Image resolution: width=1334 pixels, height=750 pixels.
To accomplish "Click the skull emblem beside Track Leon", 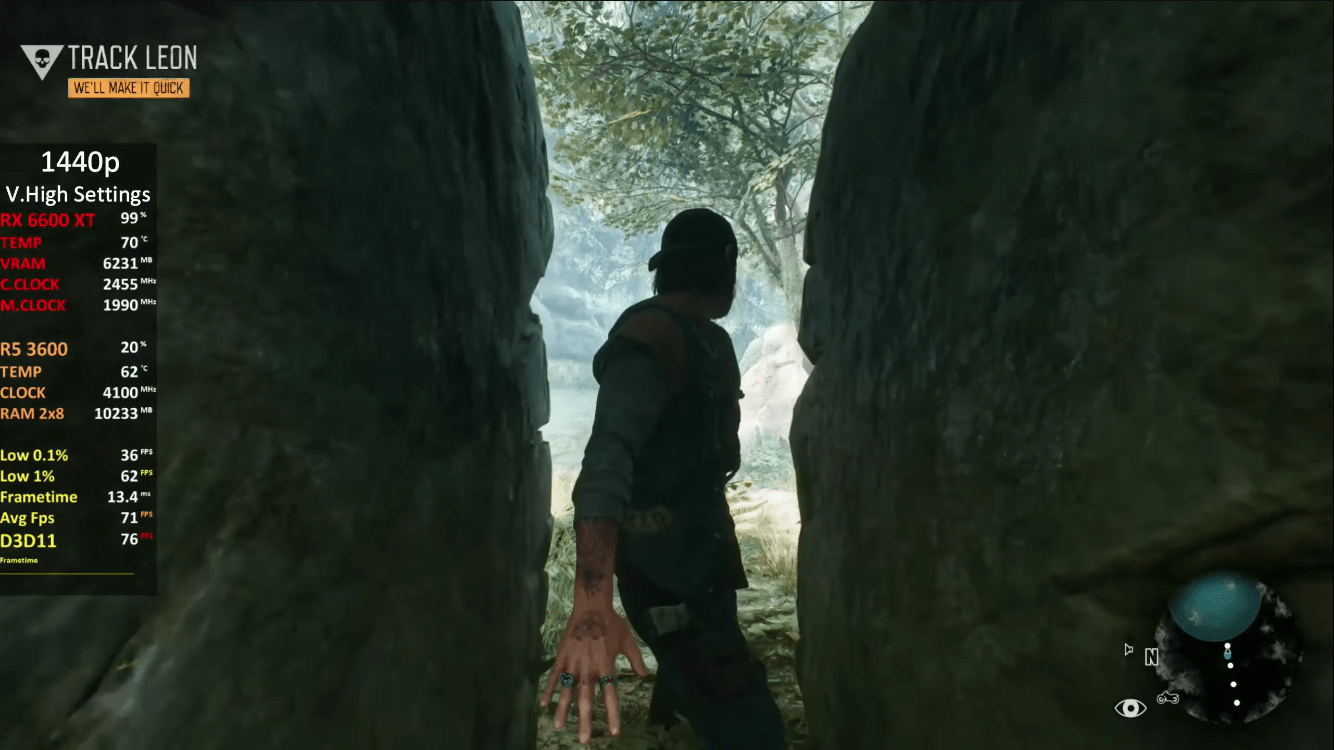I will pos(42,62).
